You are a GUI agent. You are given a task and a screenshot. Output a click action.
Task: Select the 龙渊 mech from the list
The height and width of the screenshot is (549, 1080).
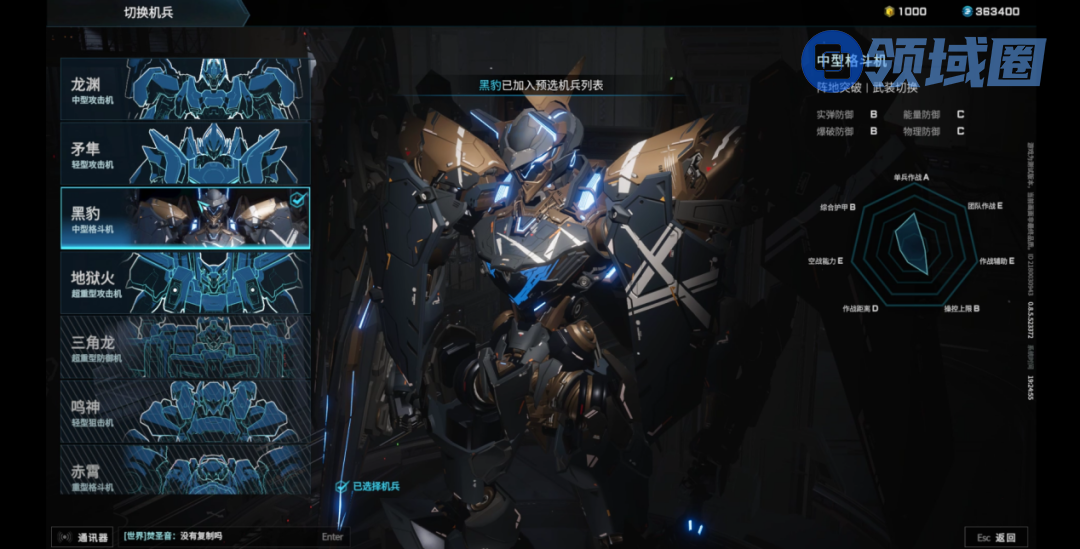coord(185,90)
